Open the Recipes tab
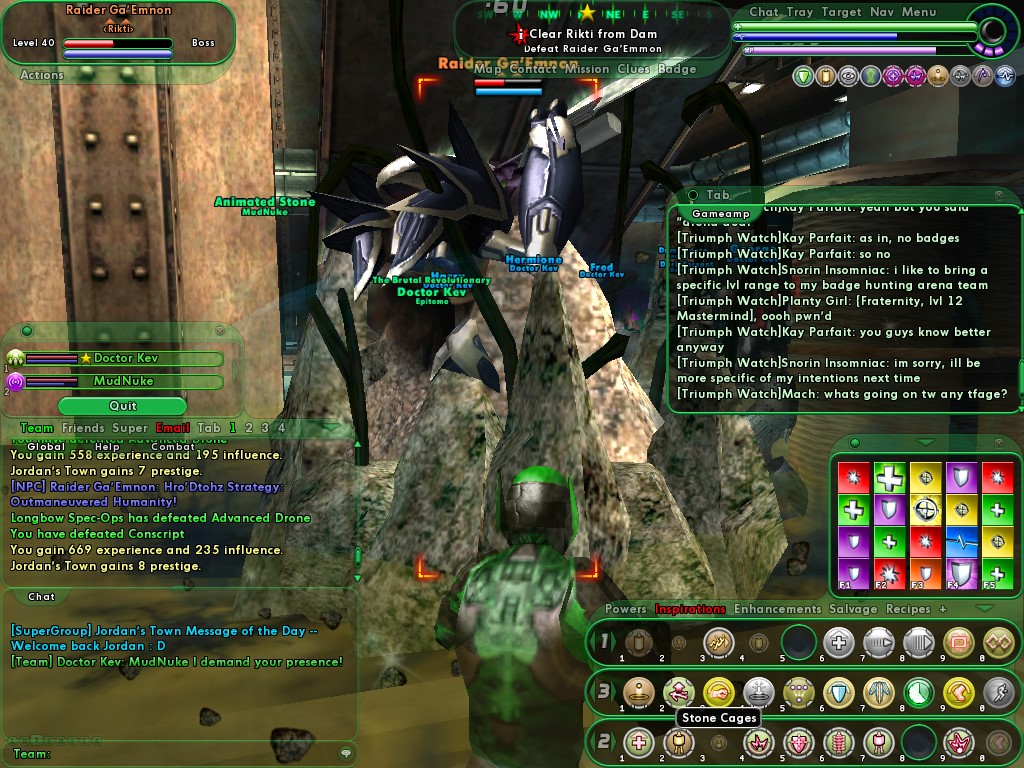 point(908,609)
